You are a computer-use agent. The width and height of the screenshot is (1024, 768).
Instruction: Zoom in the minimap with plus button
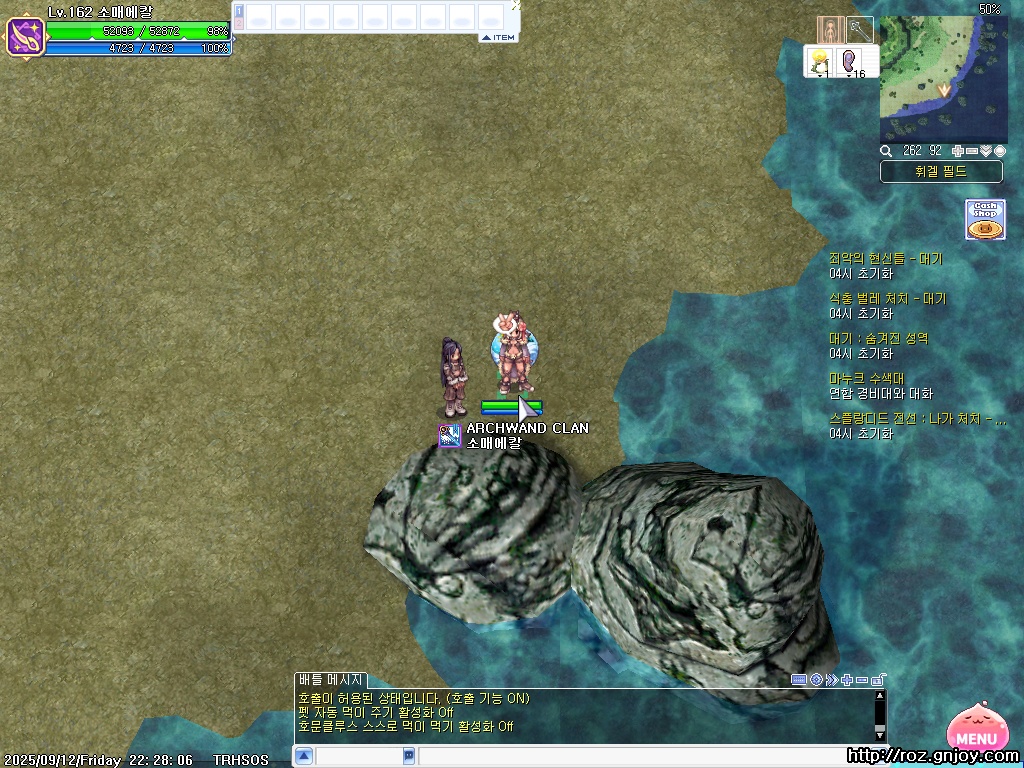pyautogui.click(x=958, y=151)
